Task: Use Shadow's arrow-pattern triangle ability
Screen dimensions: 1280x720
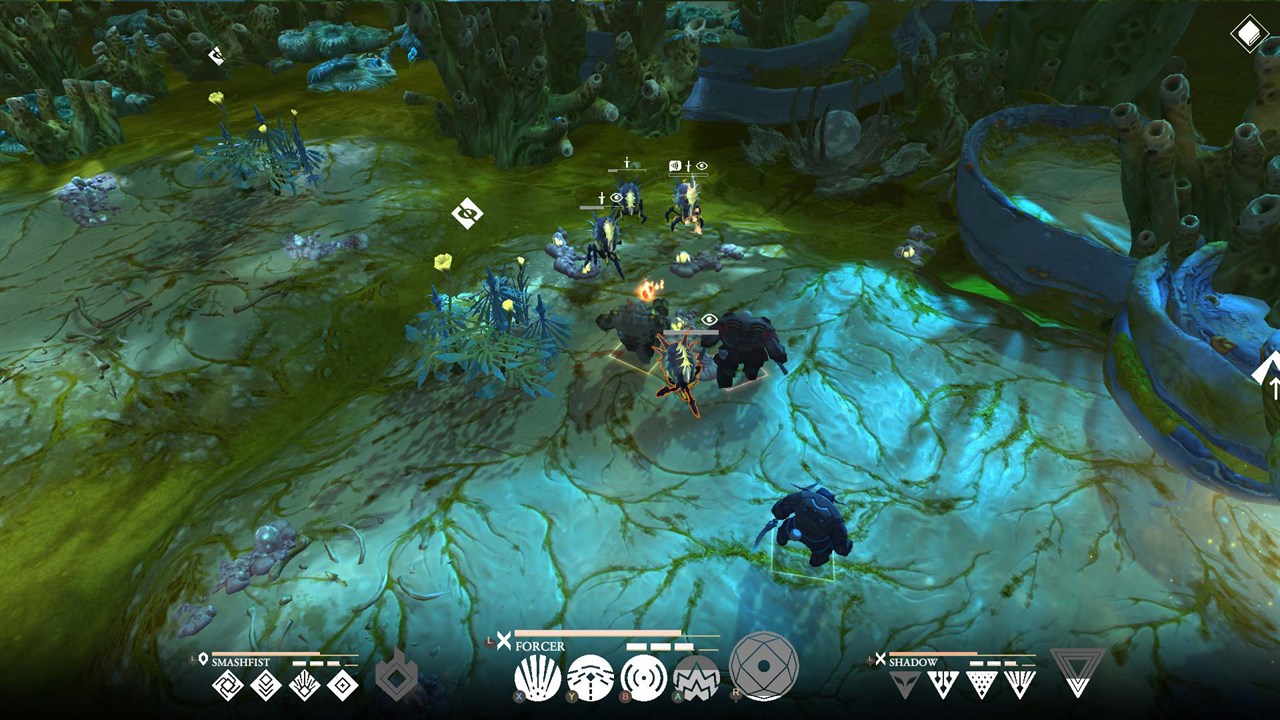Action: coord(943,684)
